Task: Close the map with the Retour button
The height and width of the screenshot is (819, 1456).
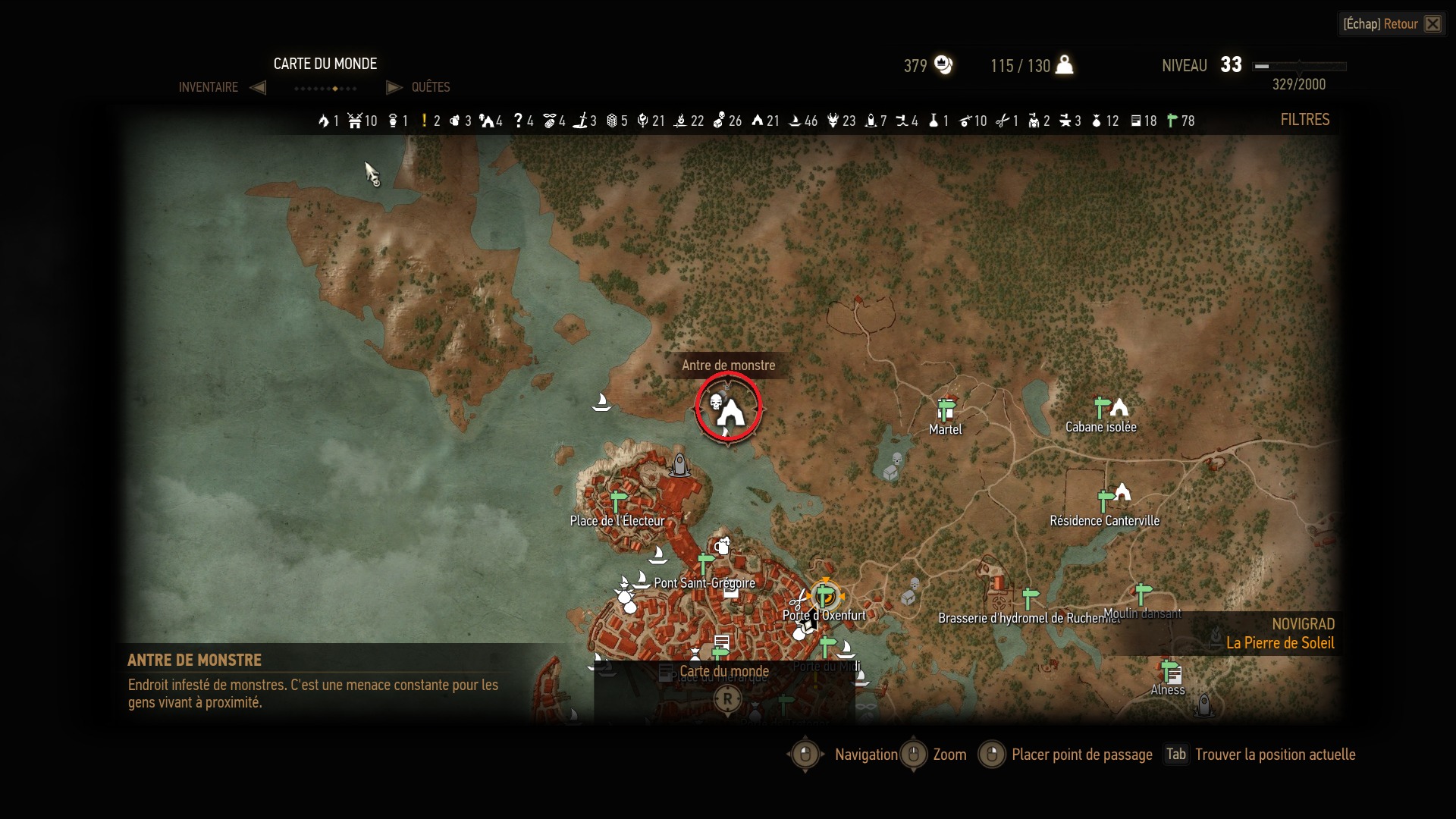Action: point(1392,24)
